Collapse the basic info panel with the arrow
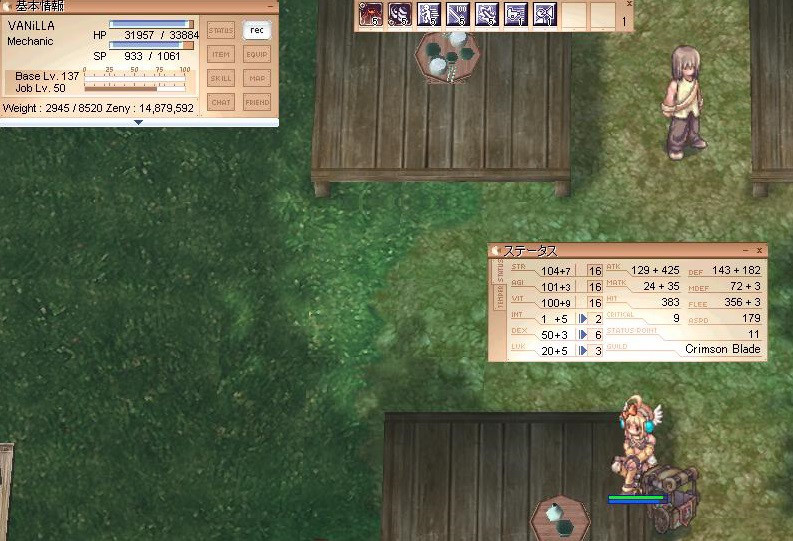Image resolution: width=793 pixels, height=541 pixels. [x=138, y=122]
